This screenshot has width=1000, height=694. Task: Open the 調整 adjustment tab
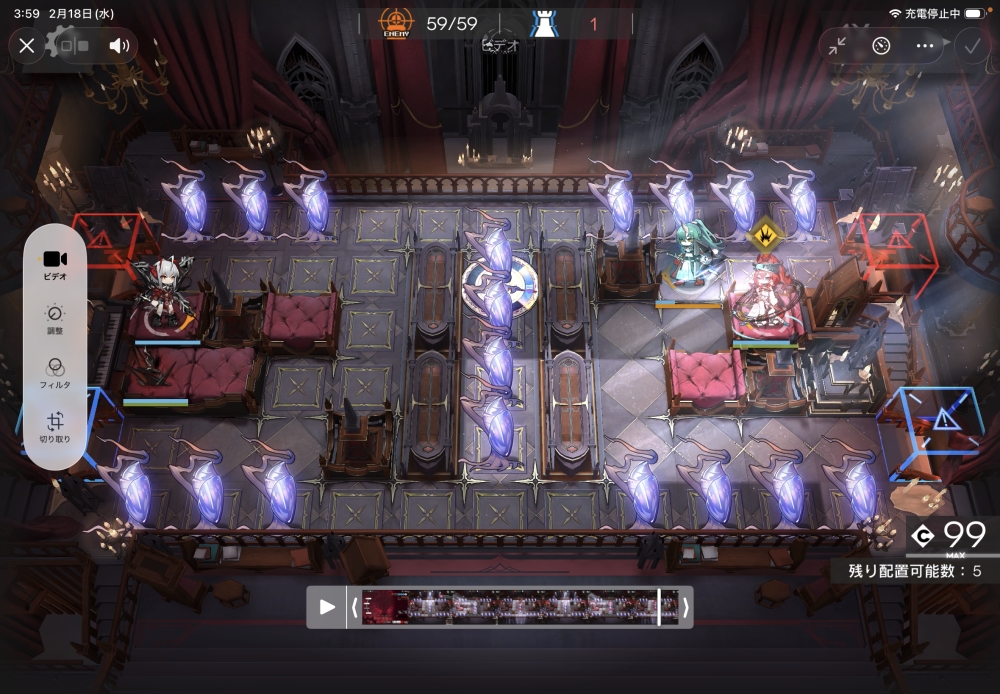(56, 318)
